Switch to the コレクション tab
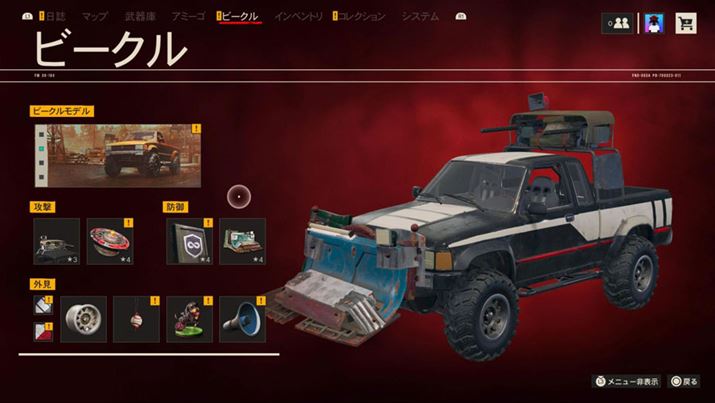Viewport: 715px width, 403px height. coord(364,17)
